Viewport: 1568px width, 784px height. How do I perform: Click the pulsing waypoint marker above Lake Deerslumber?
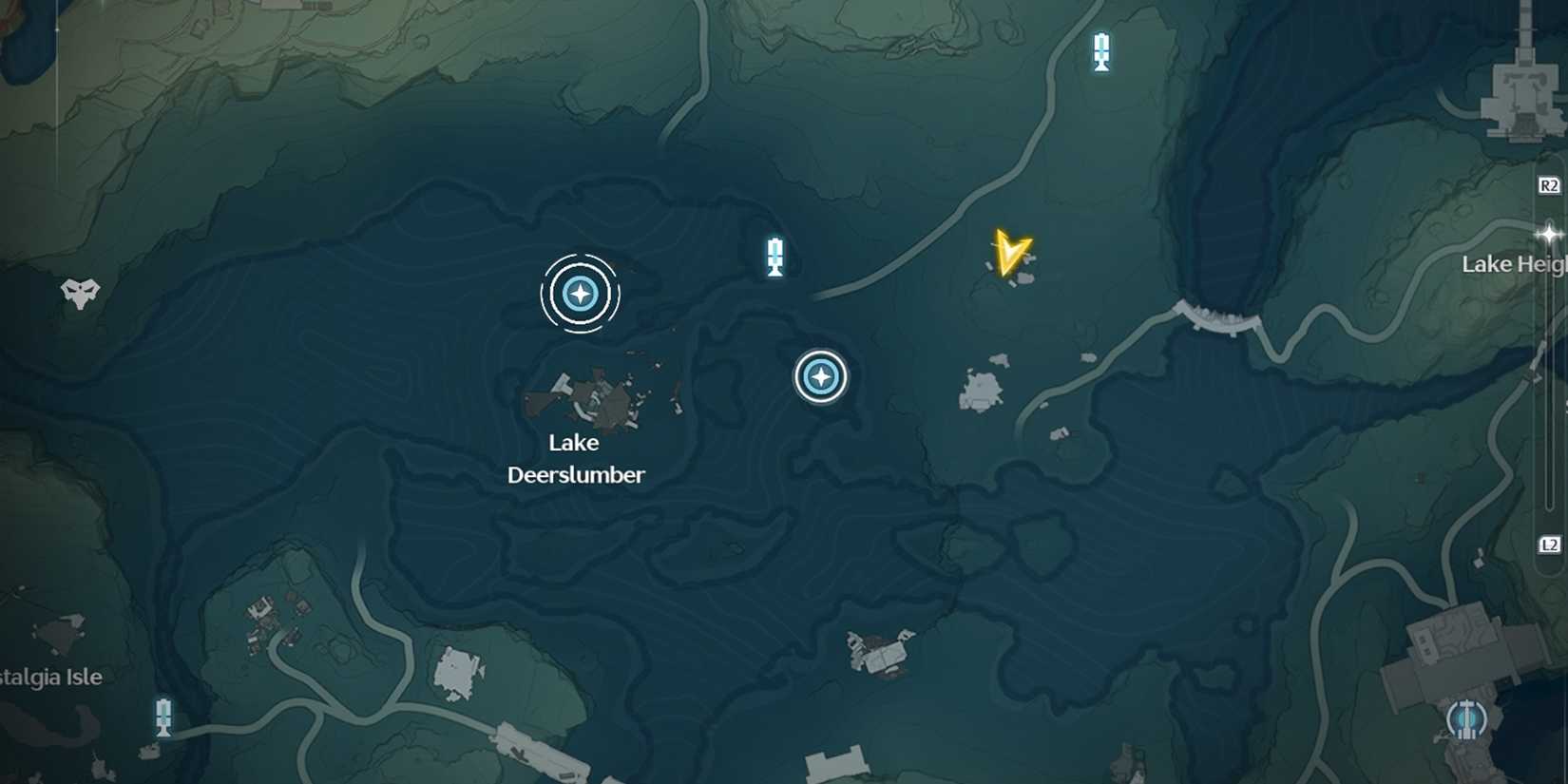point(581,294)
